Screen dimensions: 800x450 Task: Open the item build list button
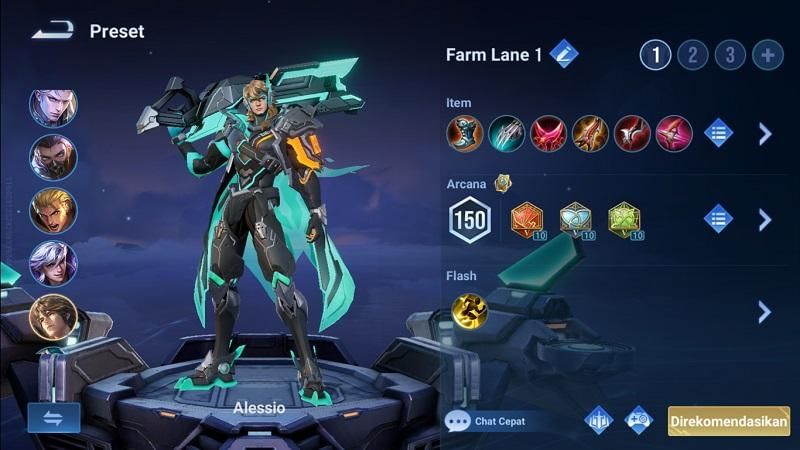click(x=718, y=133)
